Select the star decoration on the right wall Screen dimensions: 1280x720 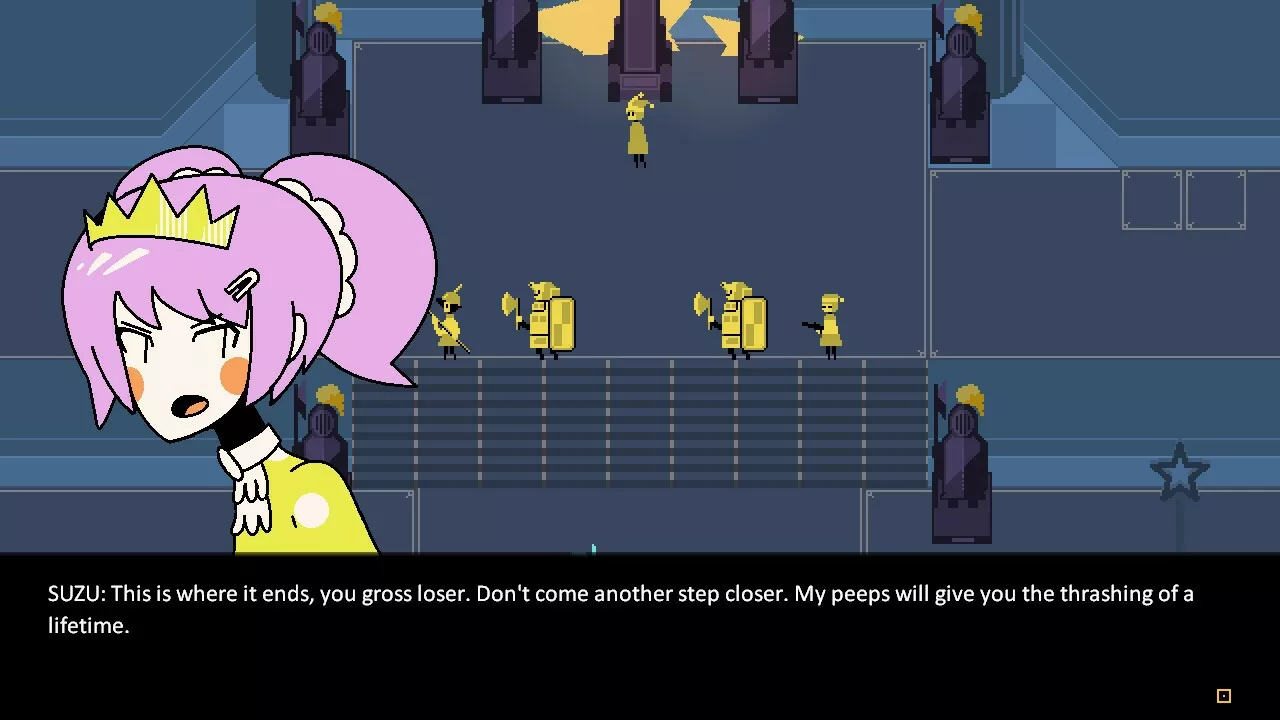[x=1180, y=470]
